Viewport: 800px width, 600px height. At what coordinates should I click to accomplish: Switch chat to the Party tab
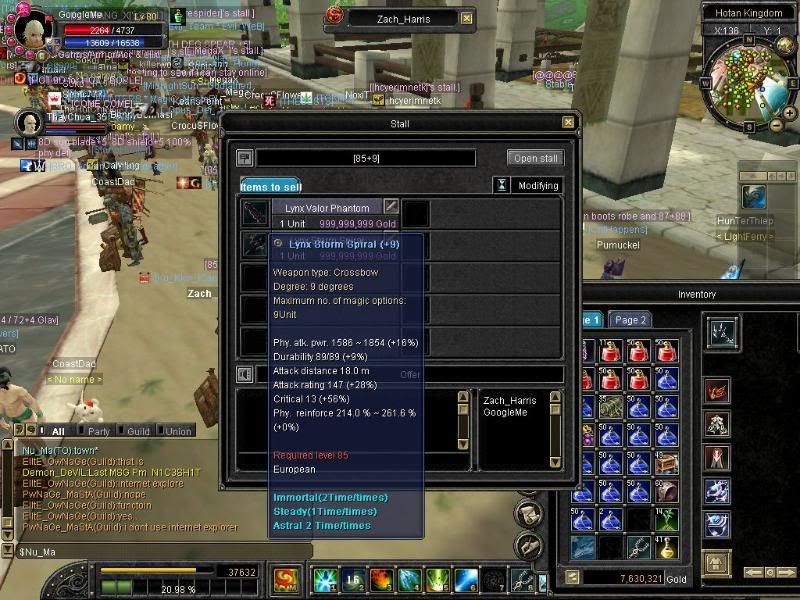[x=99, y=432]
